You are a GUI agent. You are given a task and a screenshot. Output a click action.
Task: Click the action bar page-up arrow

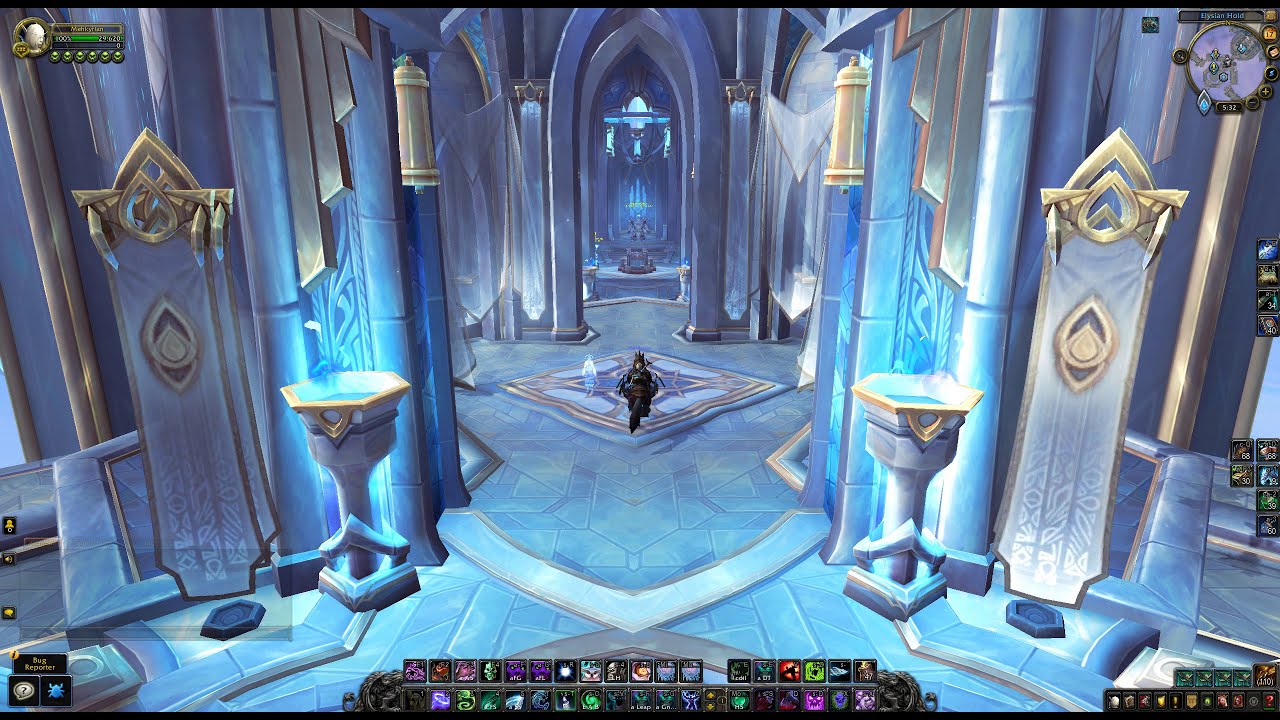point(709,693)
